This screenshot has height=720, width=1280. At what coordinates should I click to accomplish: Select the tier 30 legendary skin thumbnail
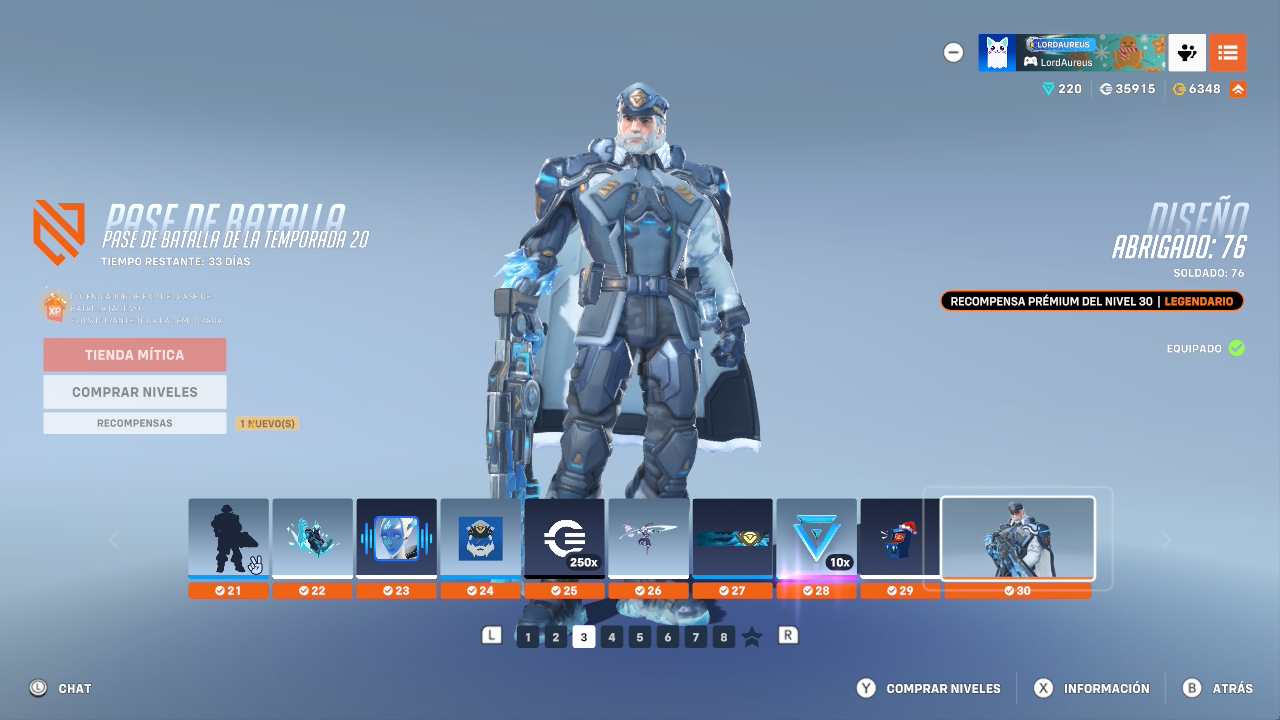point(1017,538)
